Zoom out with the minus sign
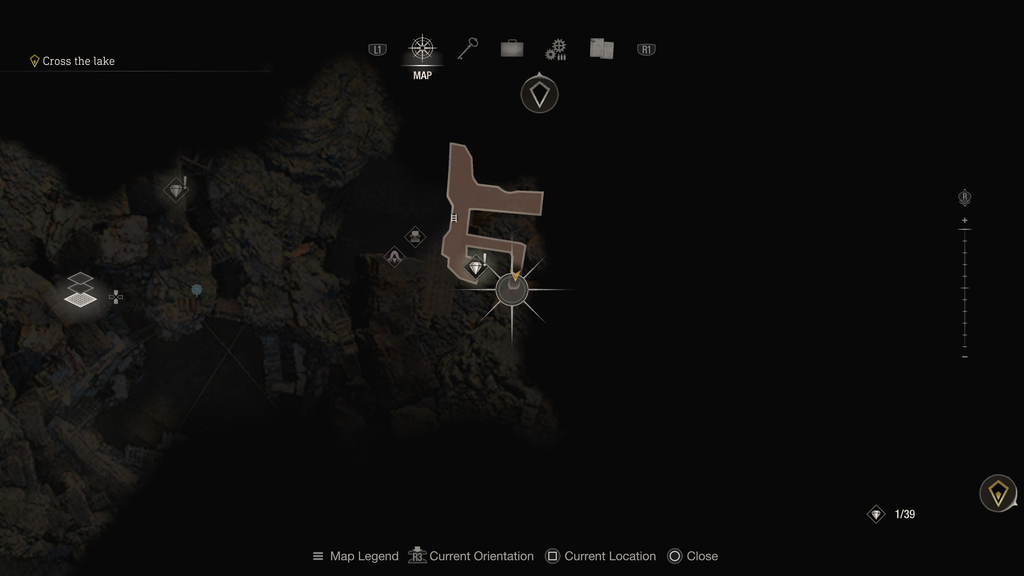 click(965, 357)
